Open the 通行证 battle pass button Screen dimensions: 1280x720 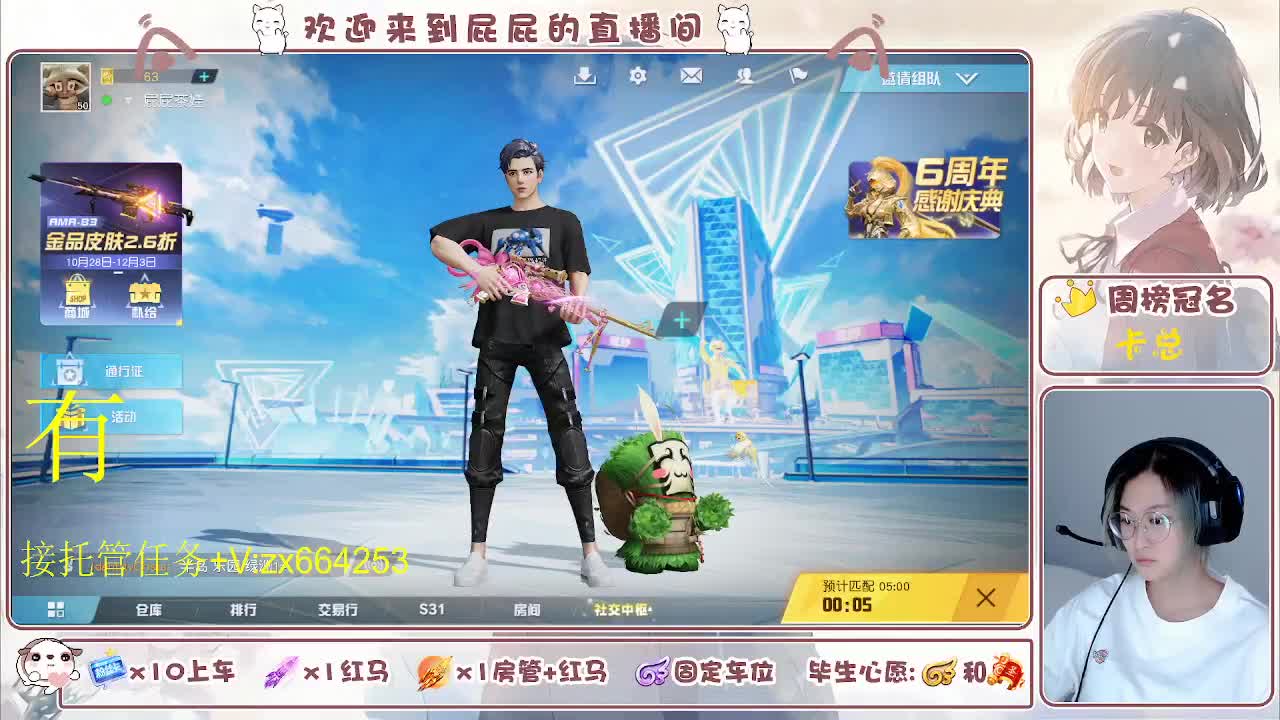pos(110,370)
